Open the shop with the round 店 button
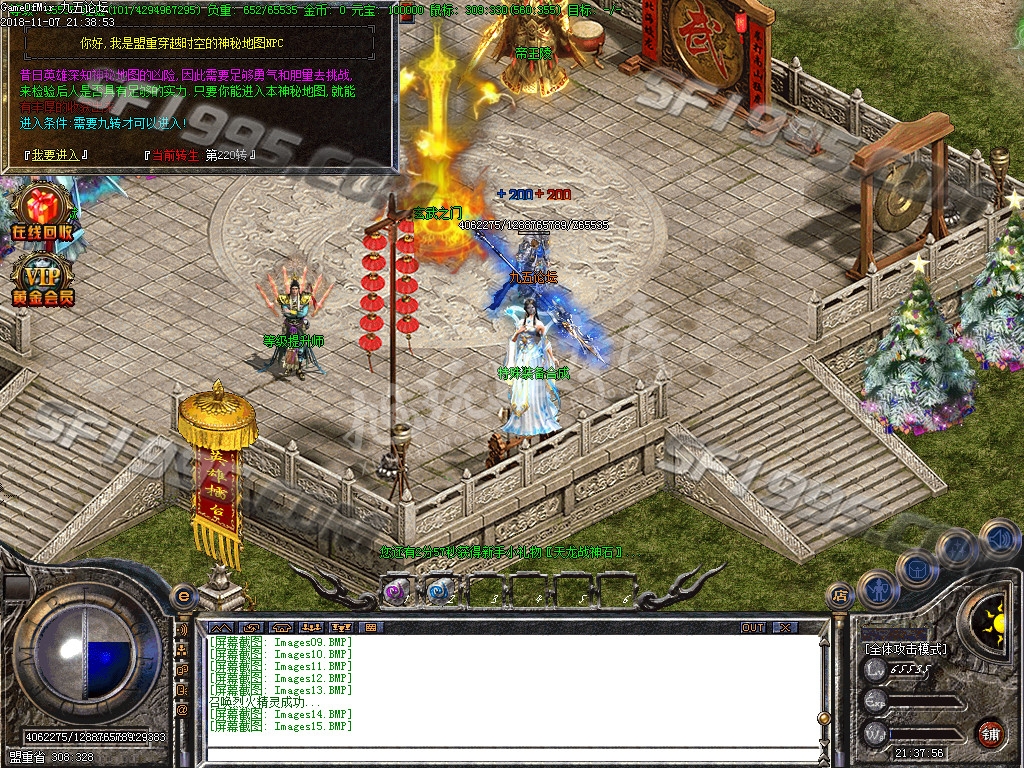The width and height of the screenshot is (1024, 768). tap(840, 598)
